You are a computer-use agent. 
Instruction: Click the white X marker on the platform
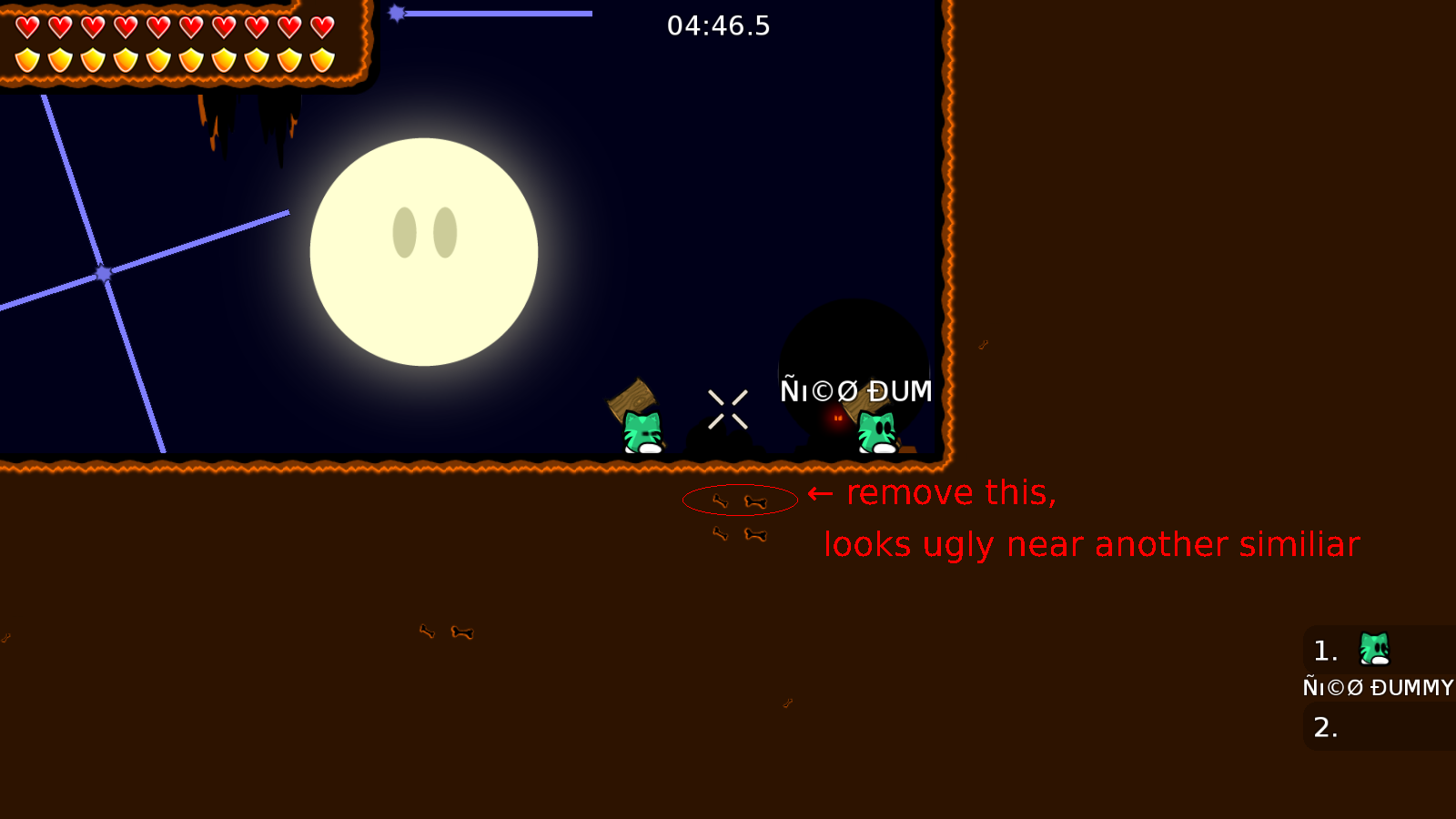click(x=727, y=409)
